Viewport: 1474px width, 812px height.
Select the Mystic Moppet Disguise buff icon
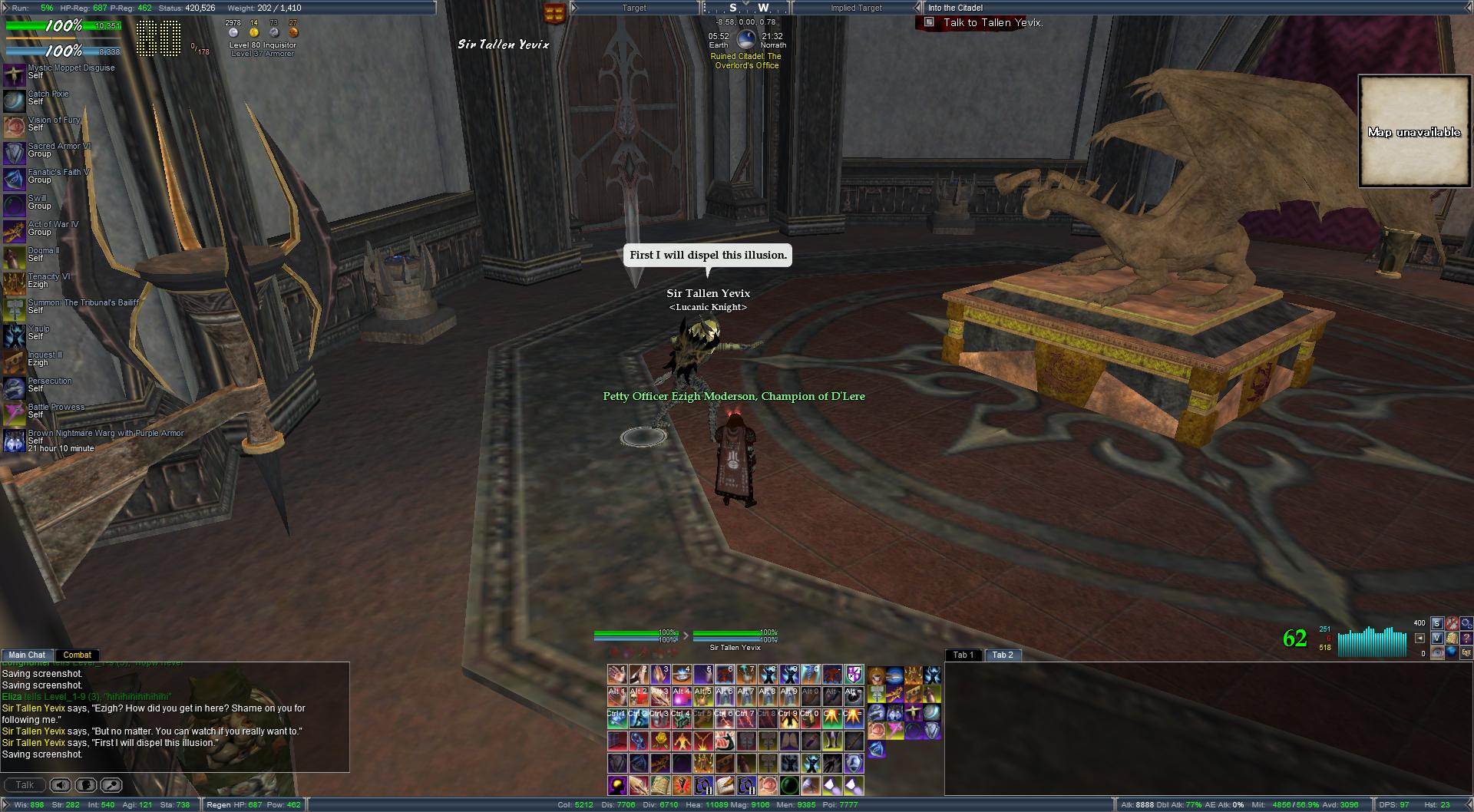click(x=14, y=74)
